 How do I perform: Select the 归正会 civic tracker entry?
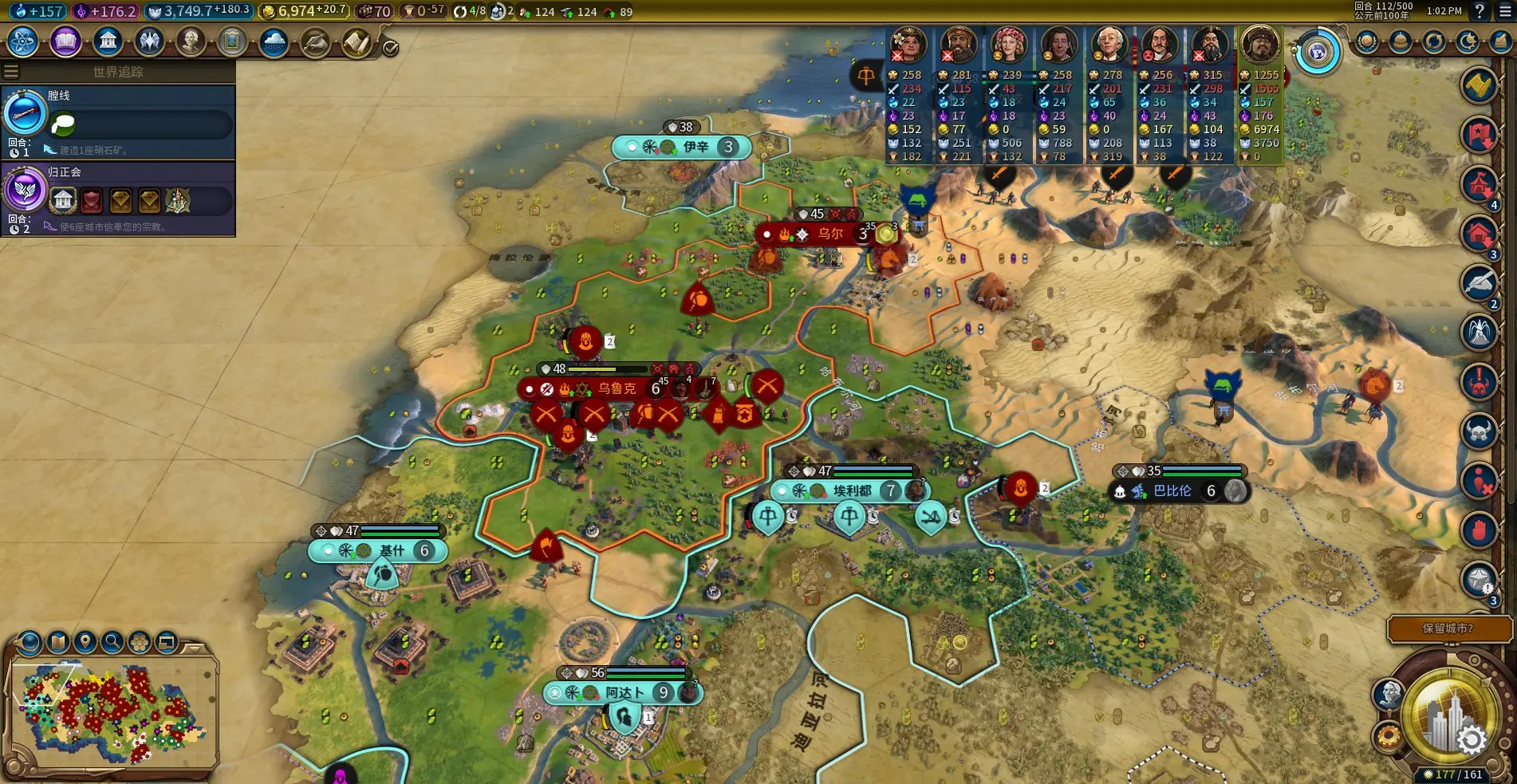point(118,198)
